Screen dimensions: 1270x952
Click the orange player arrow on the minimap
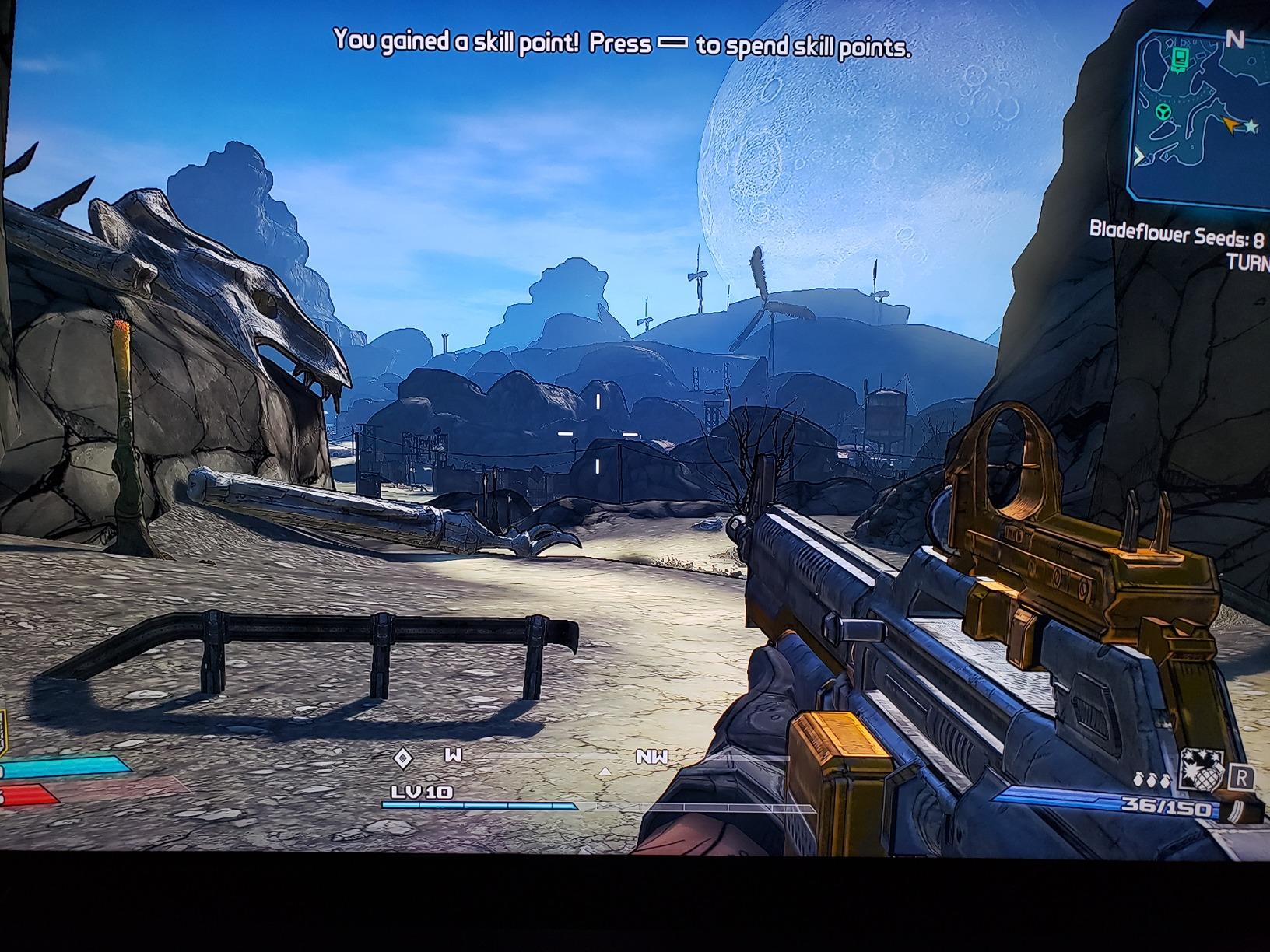coord(1230,124)
